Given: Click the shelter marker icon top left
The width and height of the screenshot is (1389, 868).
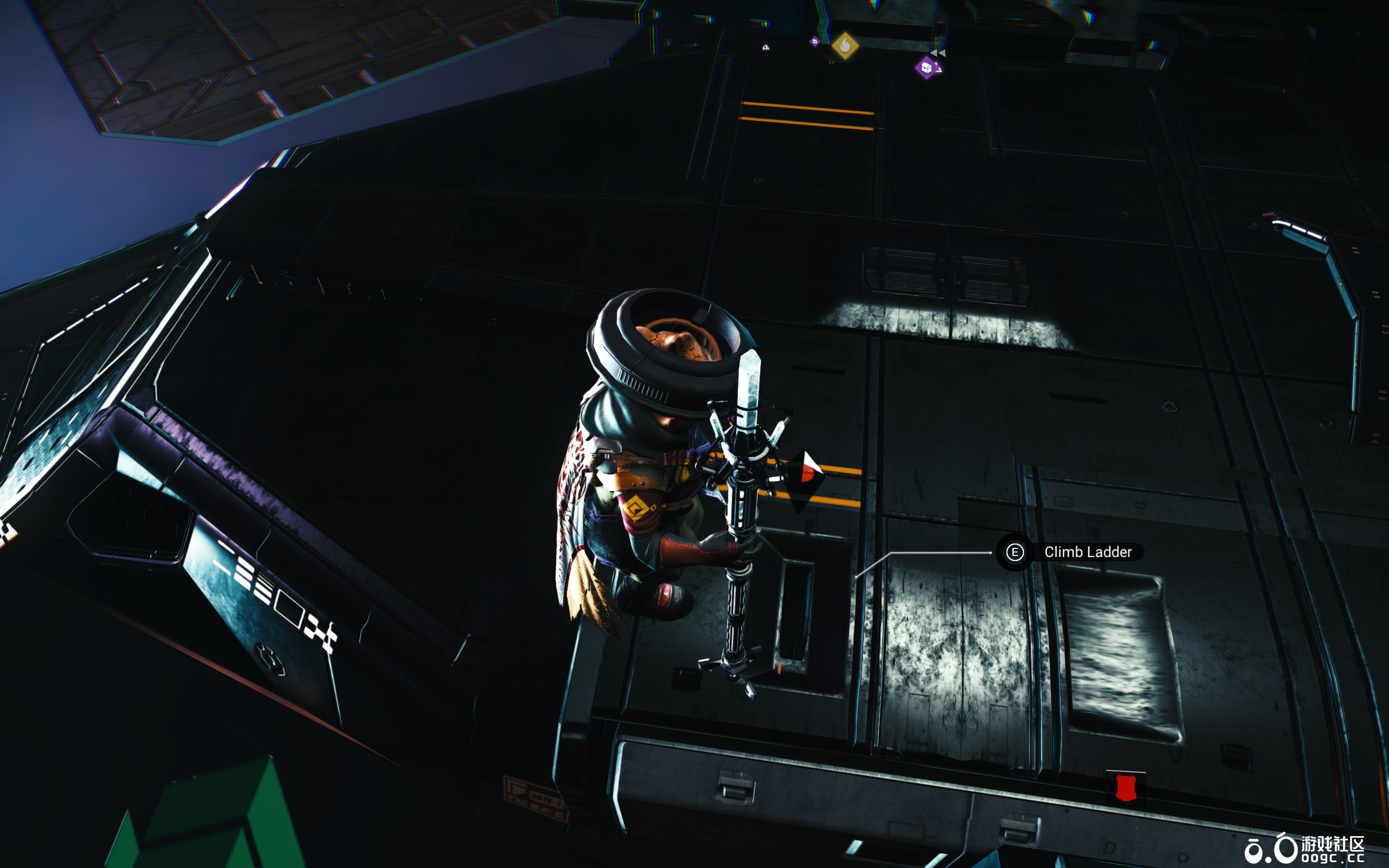Looking at the screenshot, I should coord(766,48).
